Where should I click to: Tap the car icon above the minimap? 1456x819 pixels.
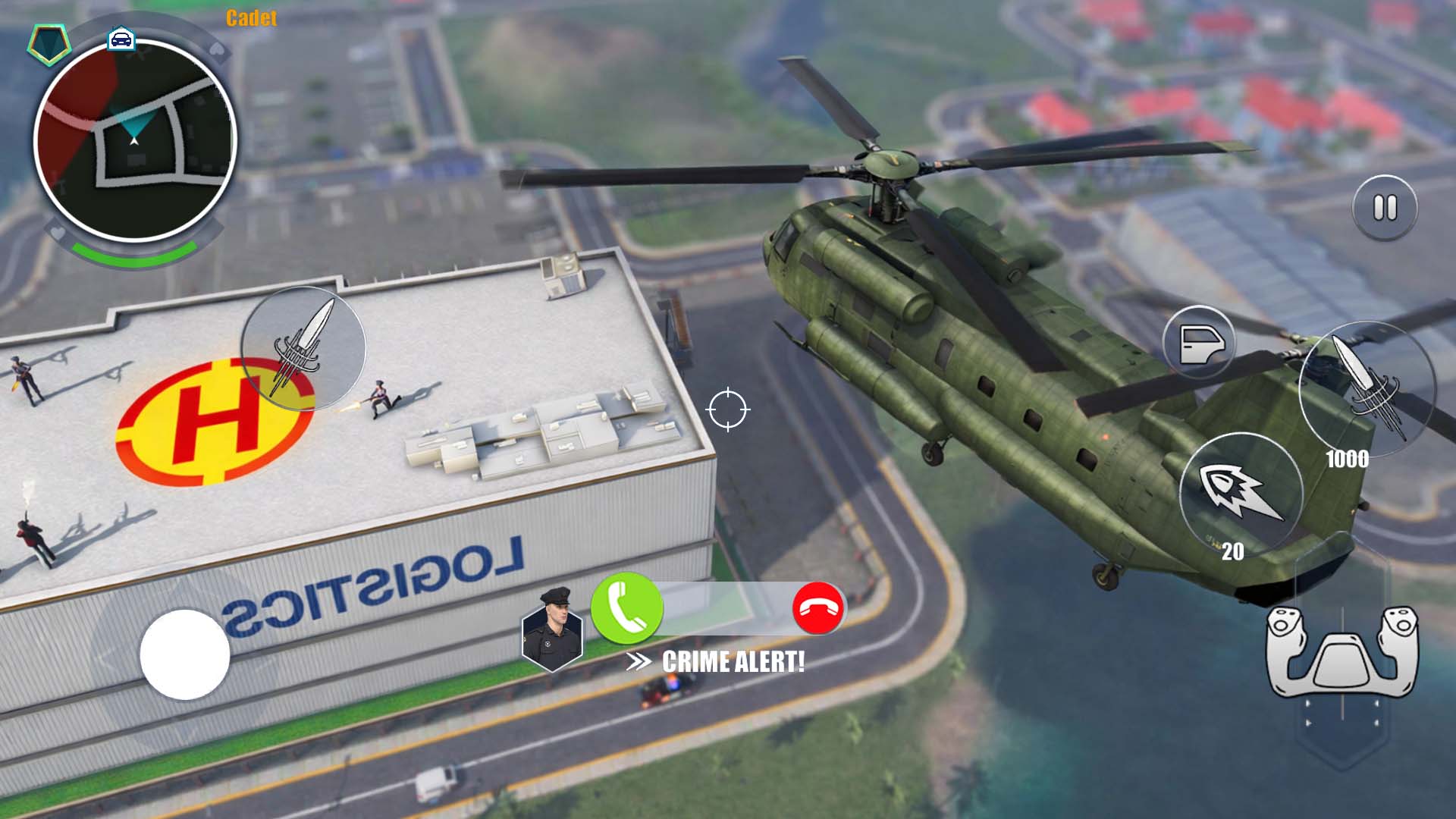click(121, 38)
